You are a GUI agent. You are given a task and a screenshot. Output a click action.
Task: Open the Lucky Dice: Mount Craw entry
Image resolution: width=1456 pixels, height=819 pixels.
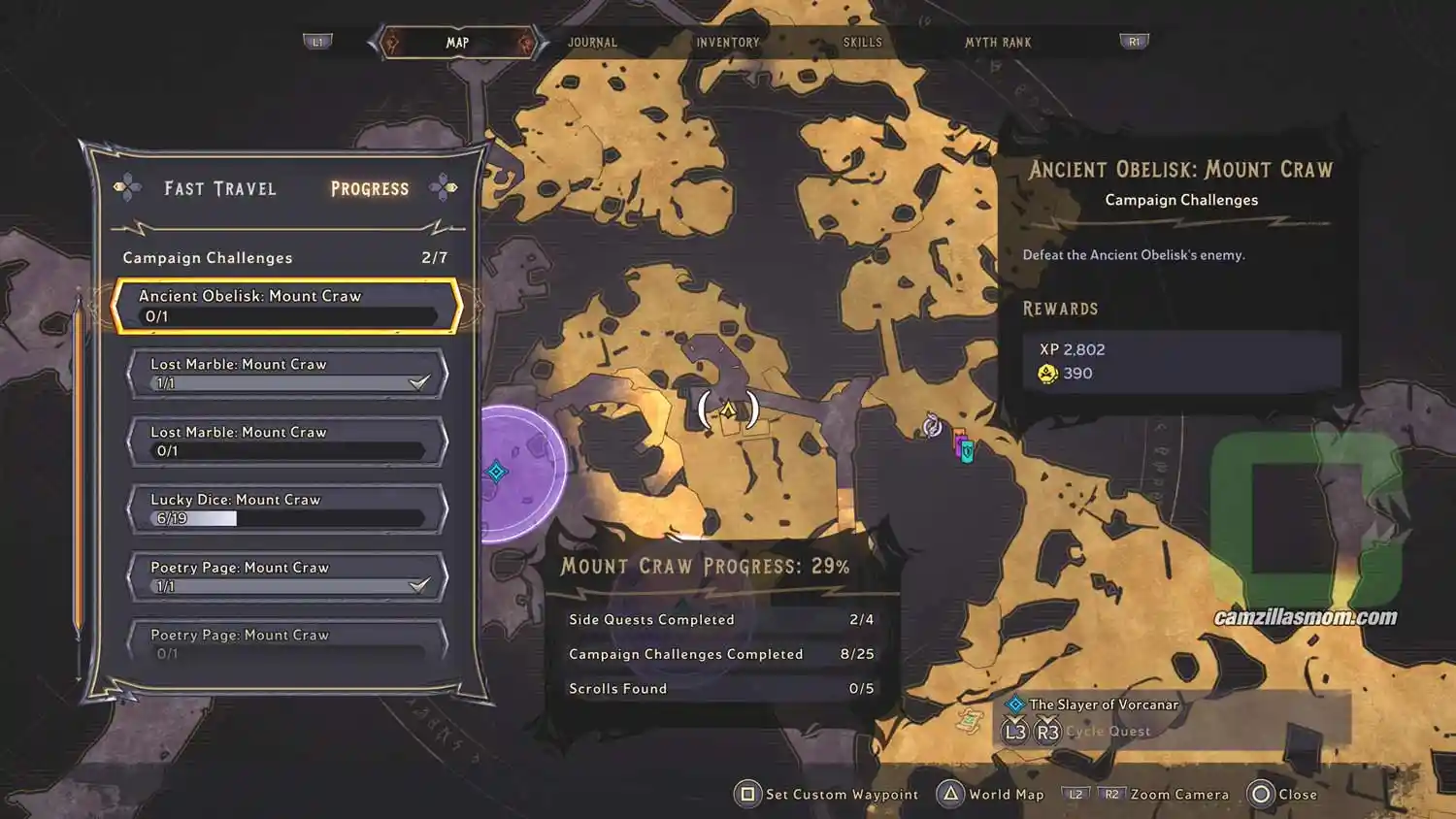pyautogui.click(x=287, y=508)
